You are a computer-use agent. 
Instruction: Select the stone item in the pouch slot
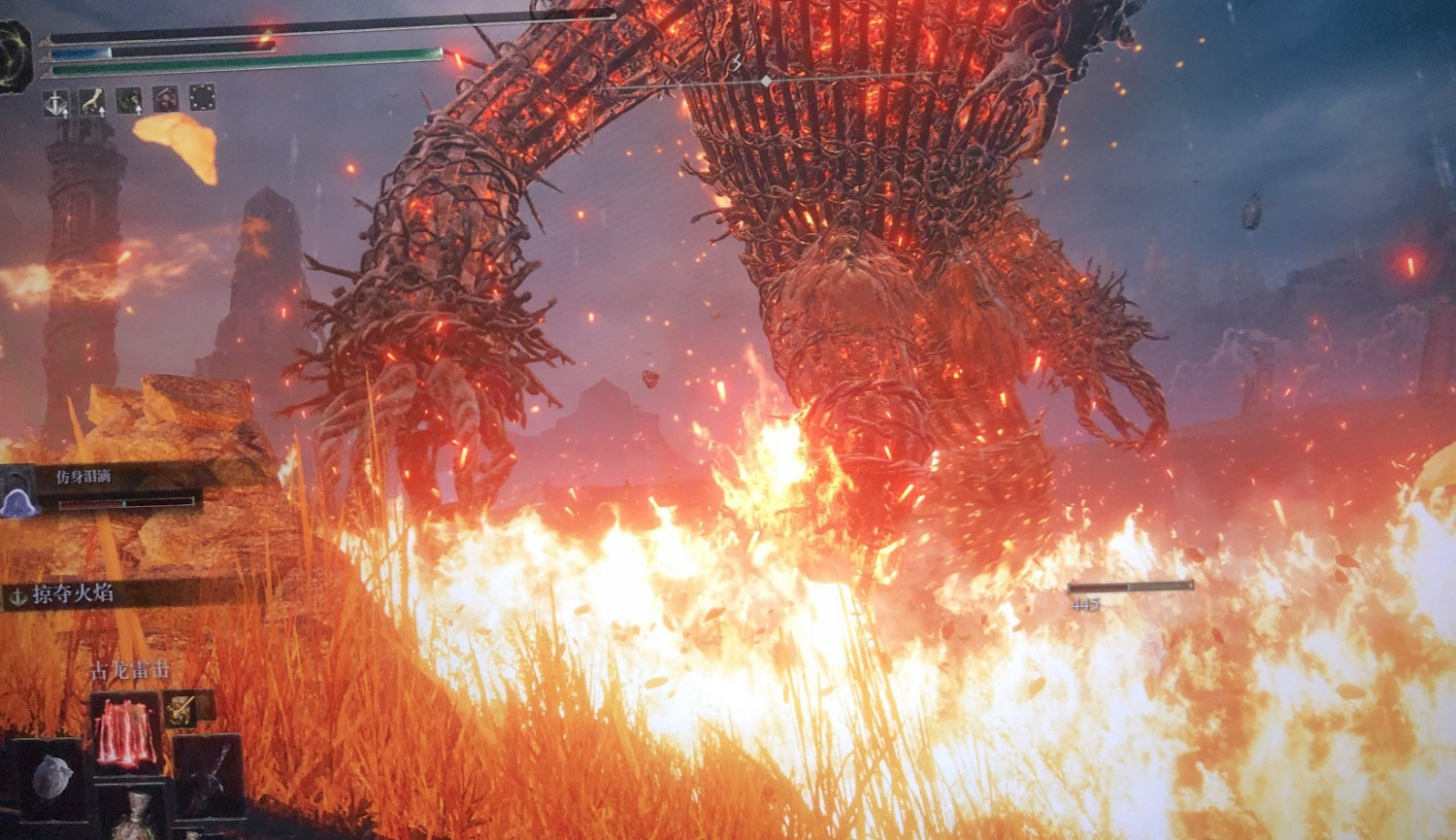(53, 777)
